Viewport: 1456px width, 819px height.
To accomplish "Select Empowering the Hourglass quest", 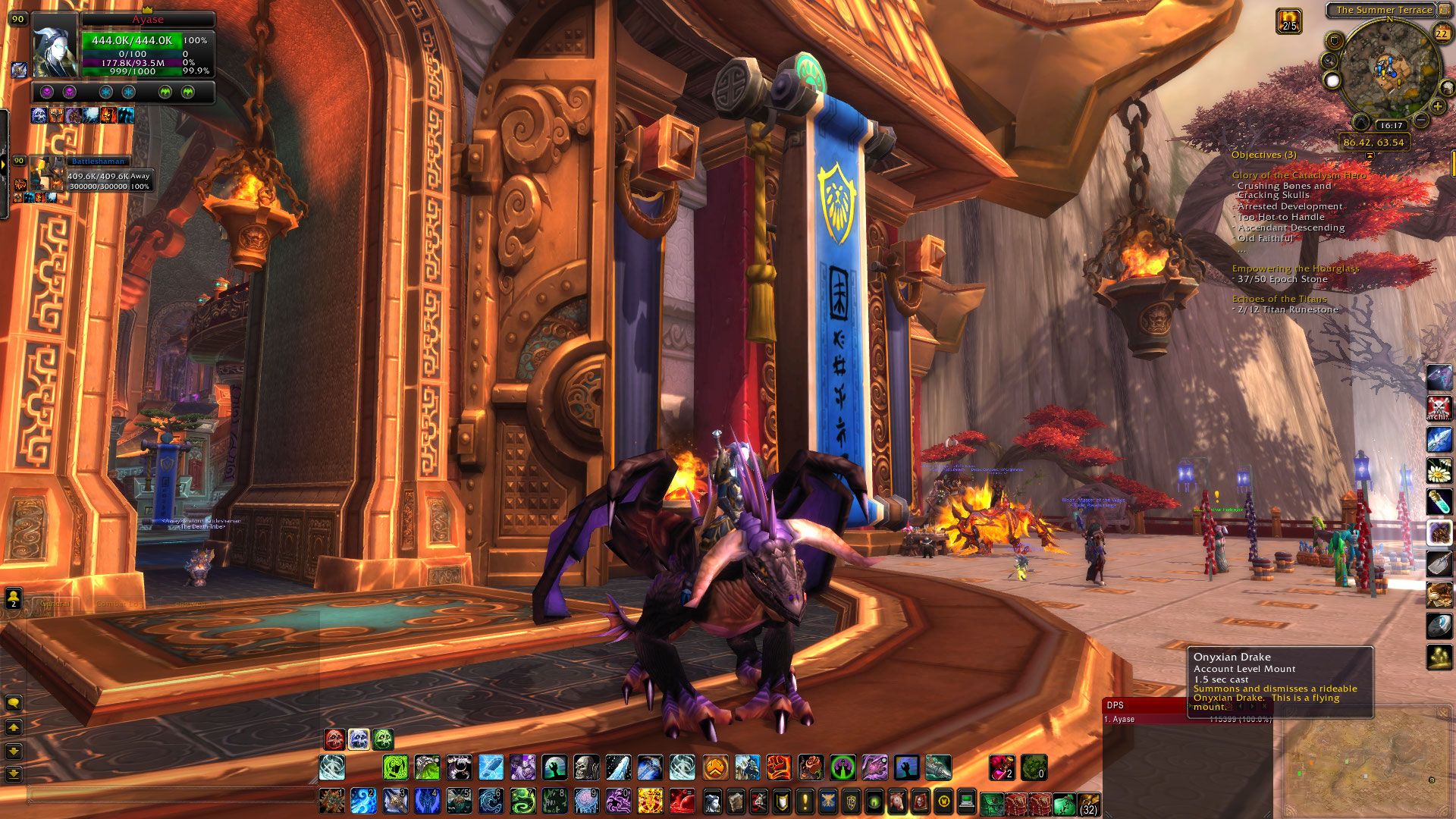I will [x=1294, y=268].
